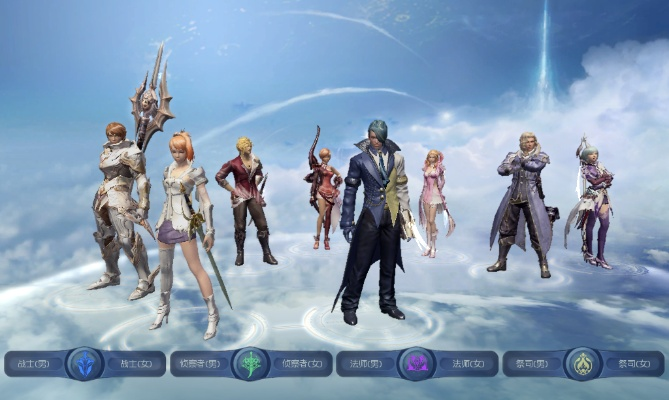The width and height of the screenshot is (669, 400).
Task: Choose the 法师(男) male mage button
Action: (367, 364)
